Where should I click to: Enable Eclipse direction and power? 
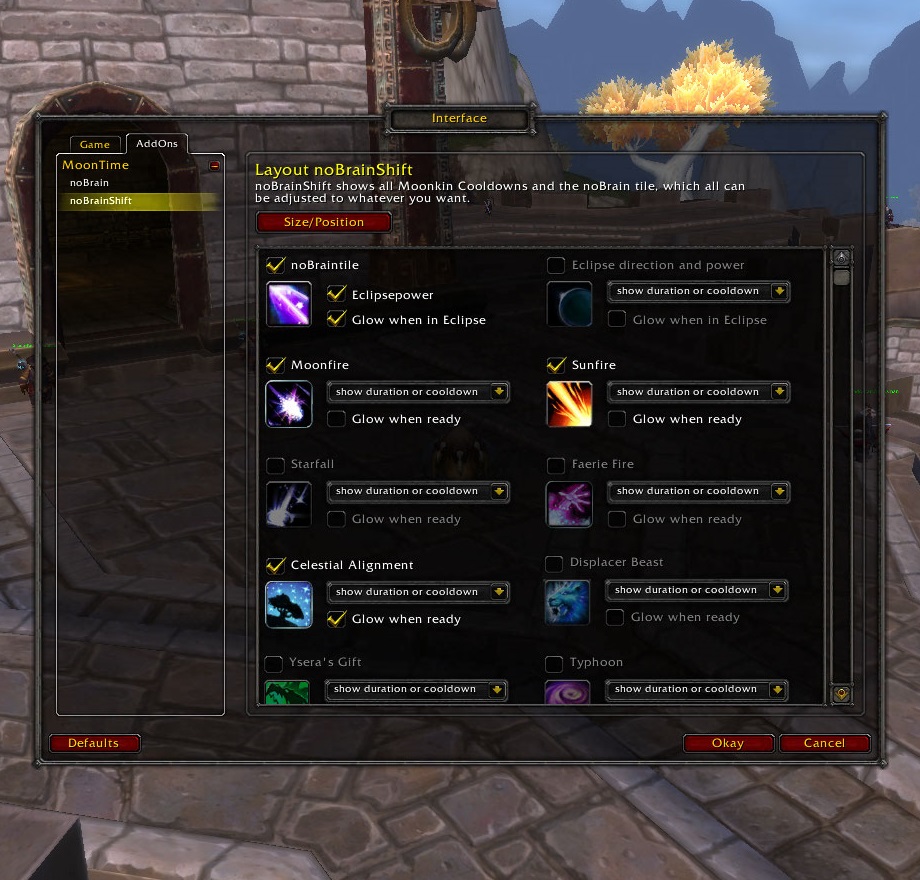(556, 265)
